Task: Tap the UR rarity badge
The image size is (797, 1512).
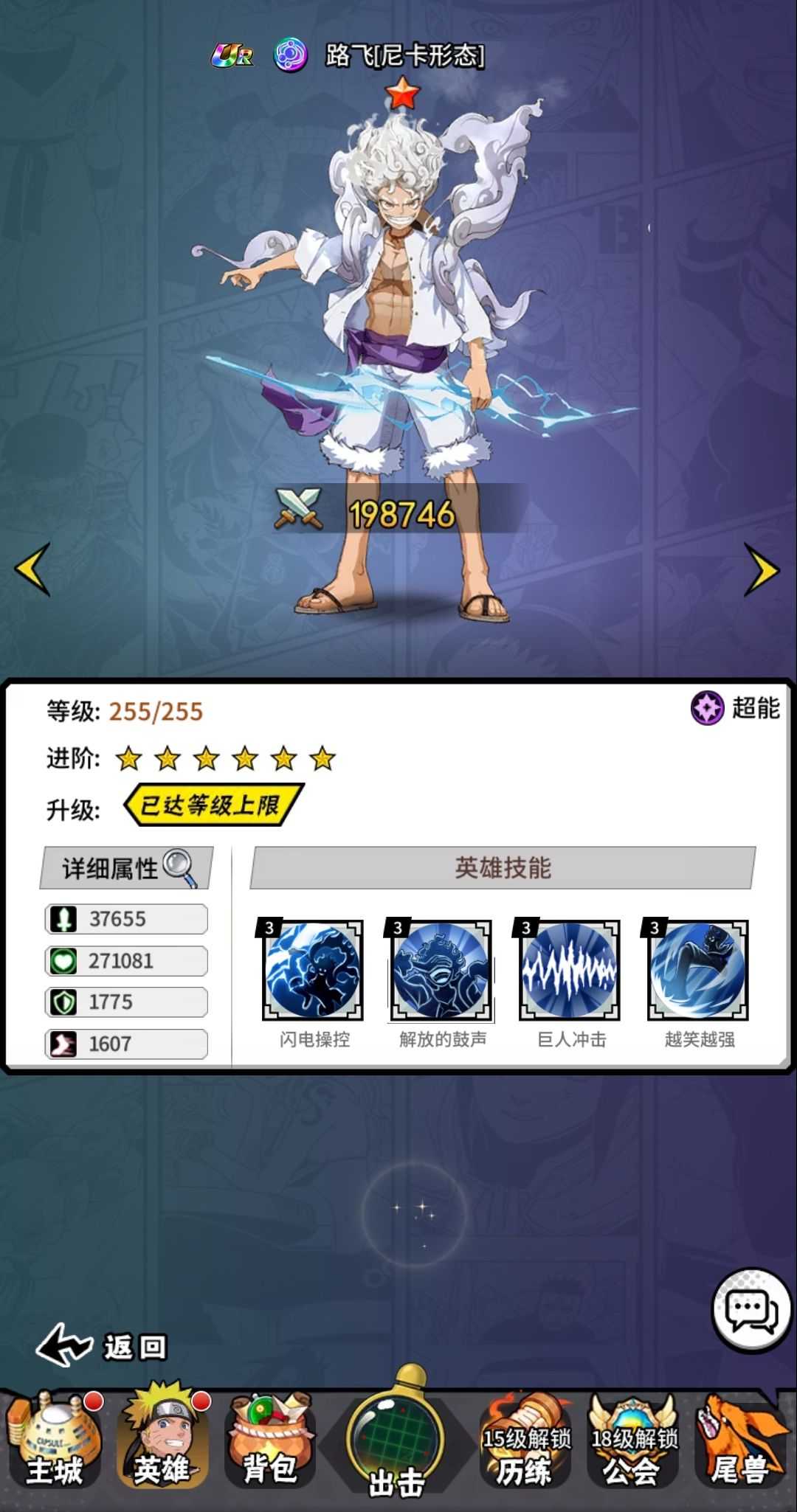Action: click(x=233, y=55)
